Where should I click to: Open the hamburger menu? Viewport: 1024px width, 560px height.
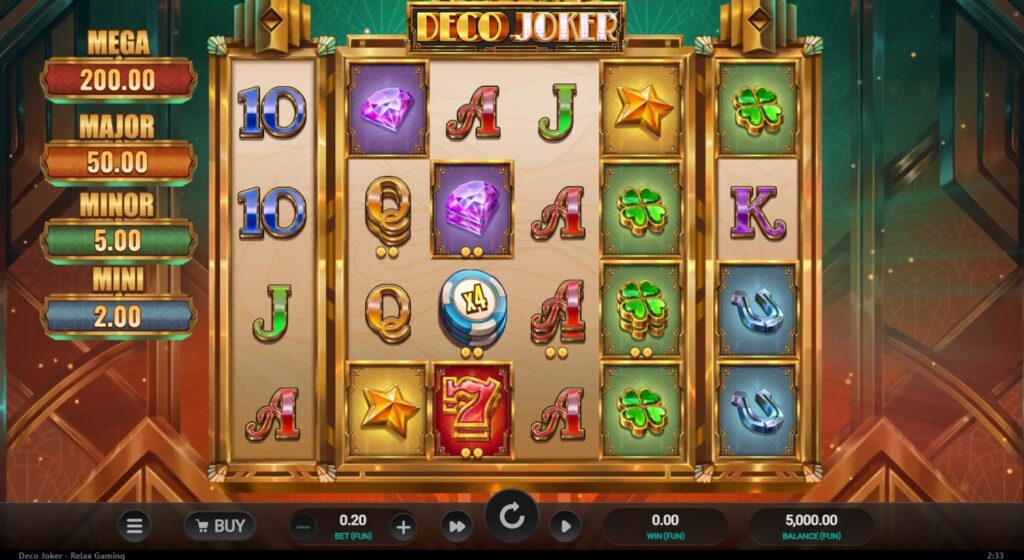(x=134, y=525)
